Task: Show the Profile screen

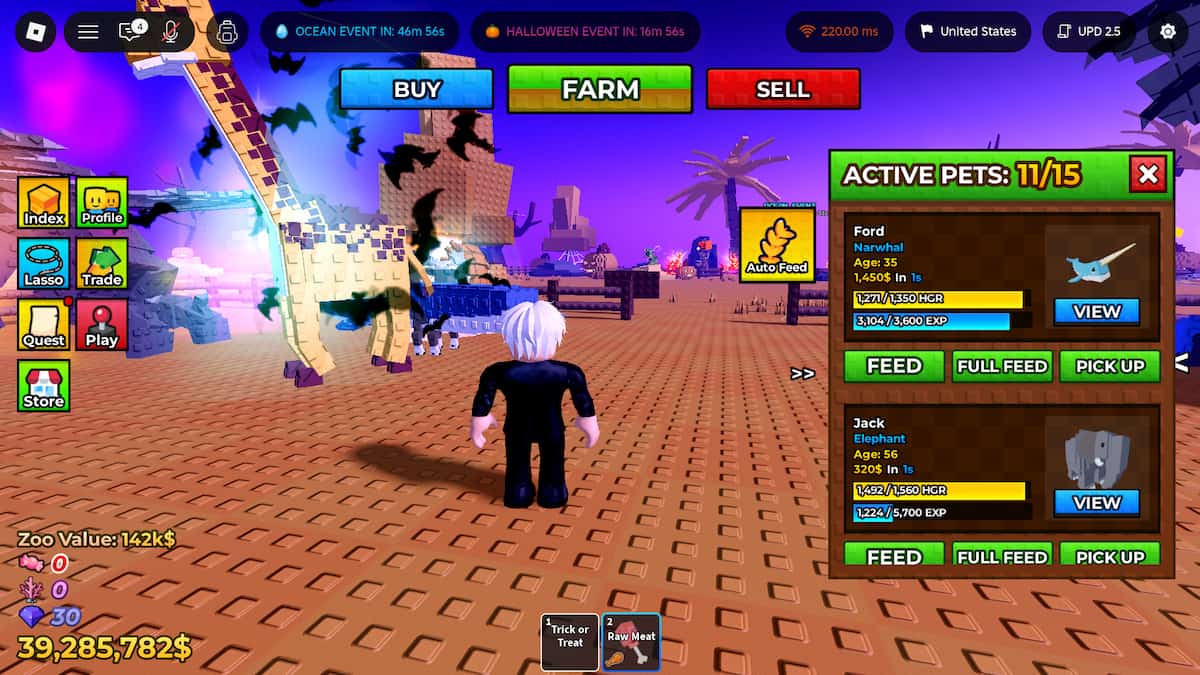Action: (x=102, y=203)
